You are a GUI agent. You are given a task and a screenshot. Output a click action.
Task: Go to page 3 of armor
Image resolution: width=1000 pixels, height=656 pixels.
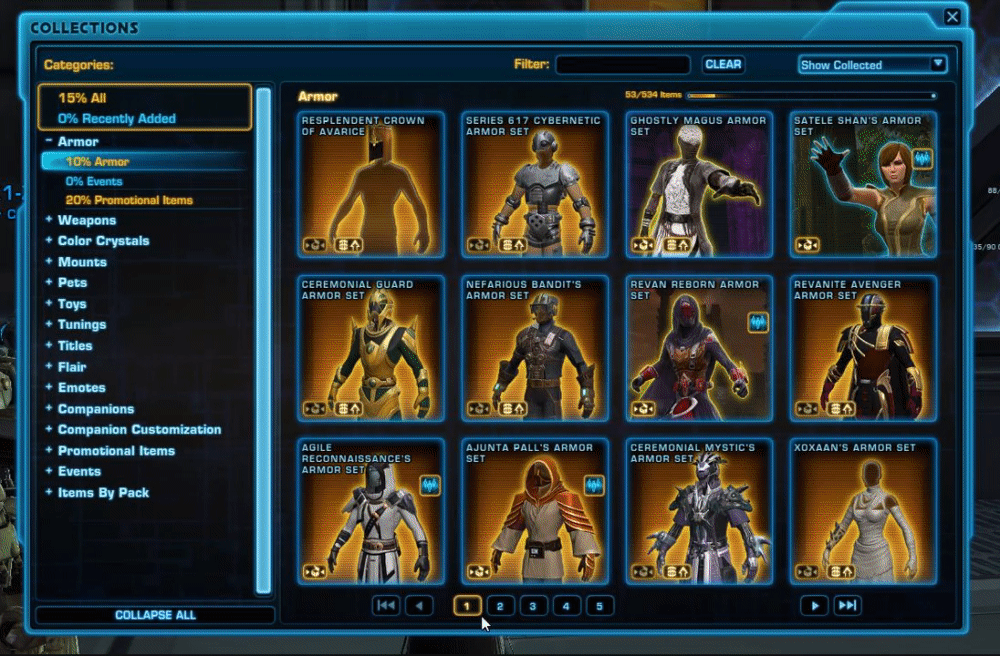coord(533,606)
